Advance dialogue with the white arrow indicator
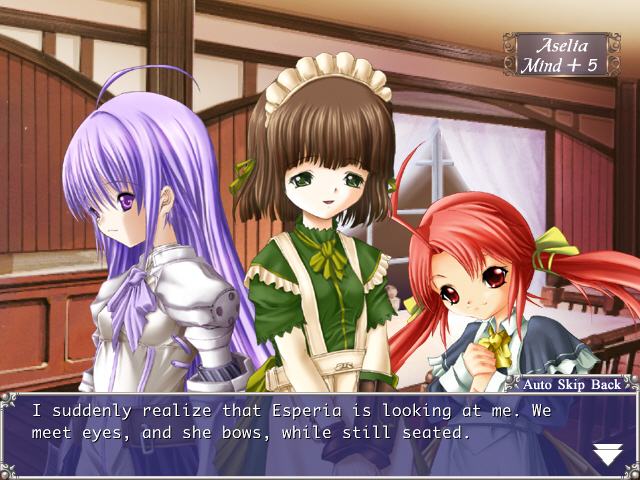 pyautogui.click(x=607, y=453)
